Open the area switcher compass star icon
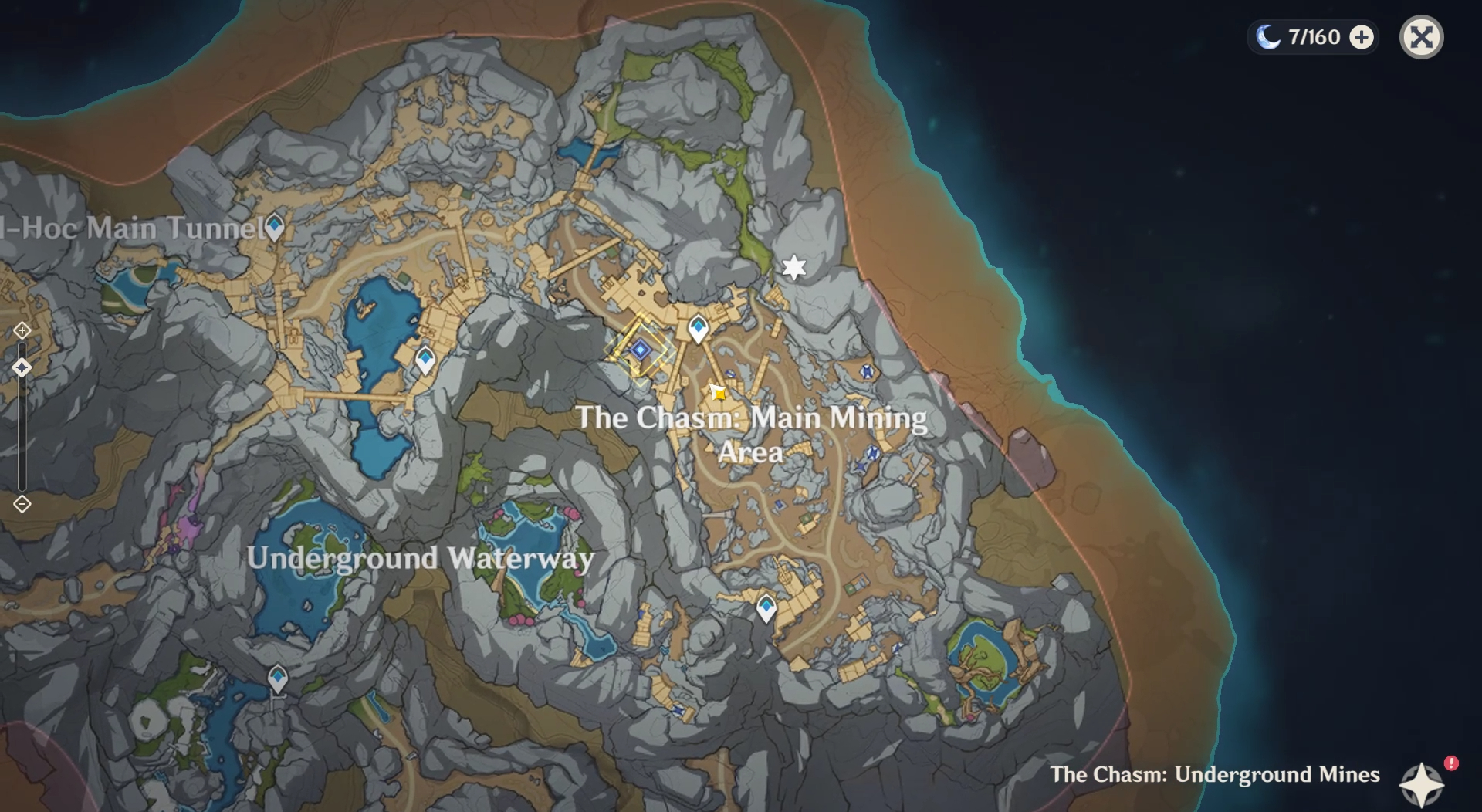The width and height of the screenshot is (1482, 812). coord(1422,784)
